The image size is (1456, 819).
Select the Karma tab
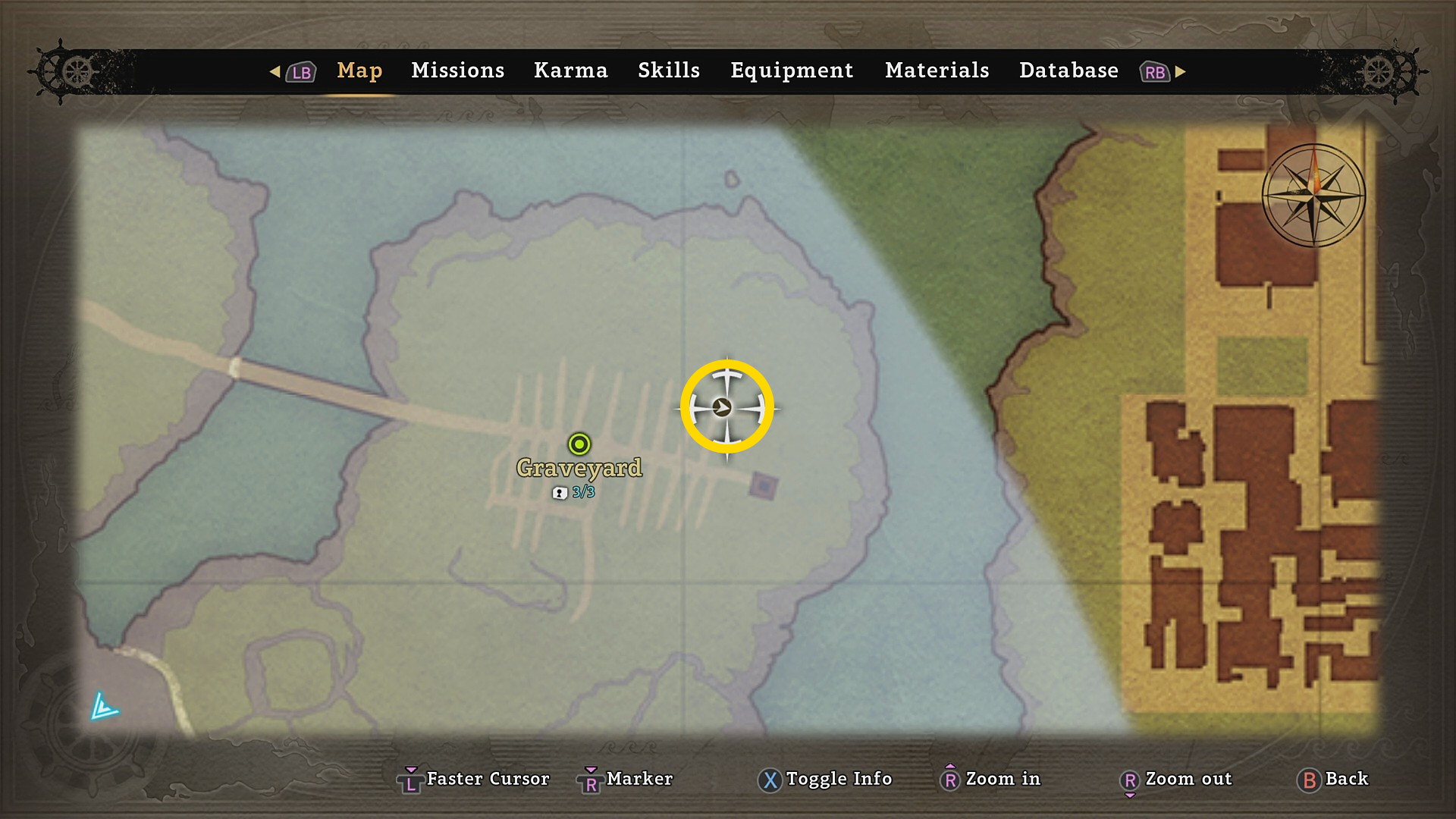(x=570, y=71)
